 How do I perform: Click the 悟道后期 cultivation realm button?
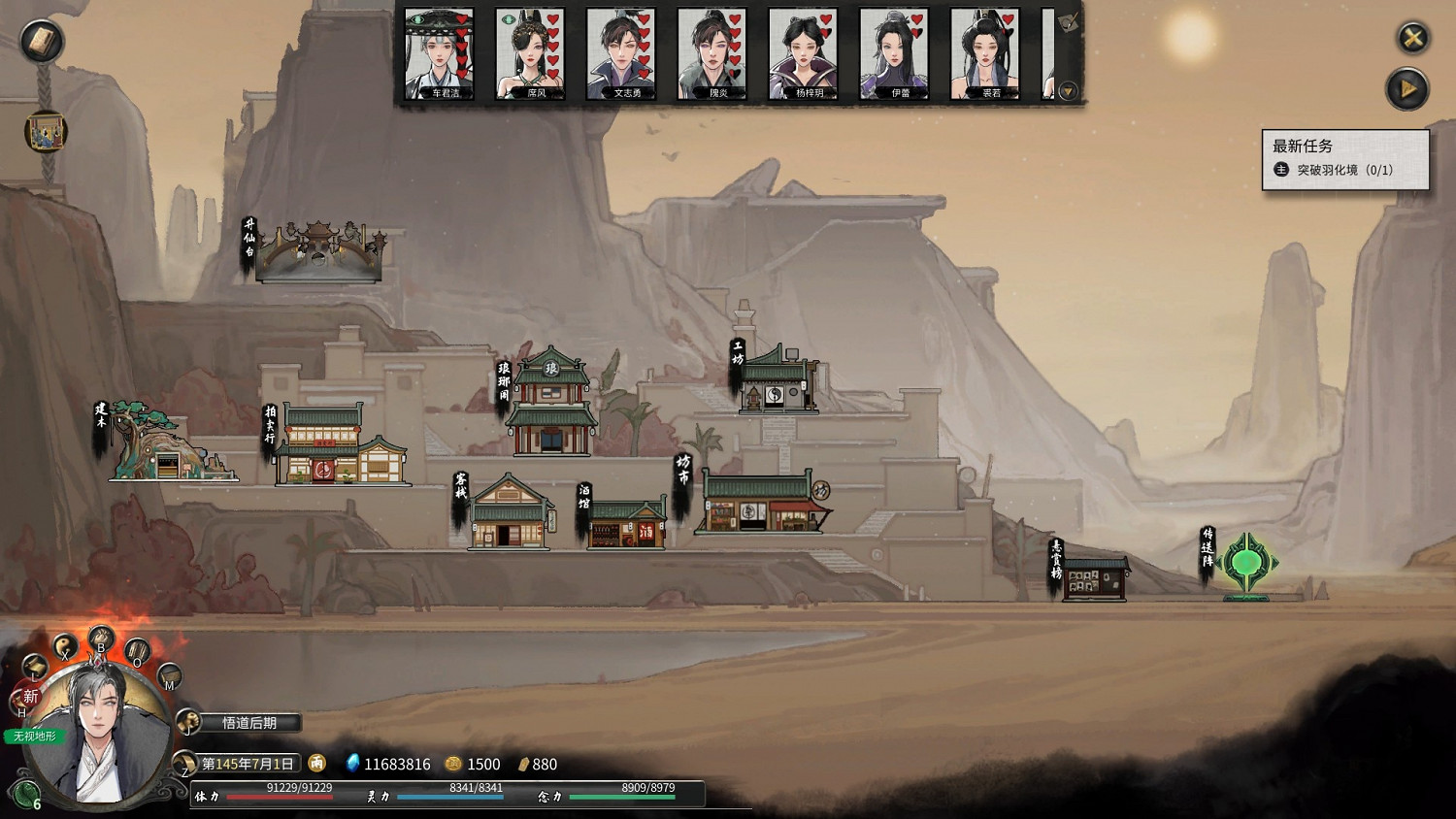click(248, 723)
